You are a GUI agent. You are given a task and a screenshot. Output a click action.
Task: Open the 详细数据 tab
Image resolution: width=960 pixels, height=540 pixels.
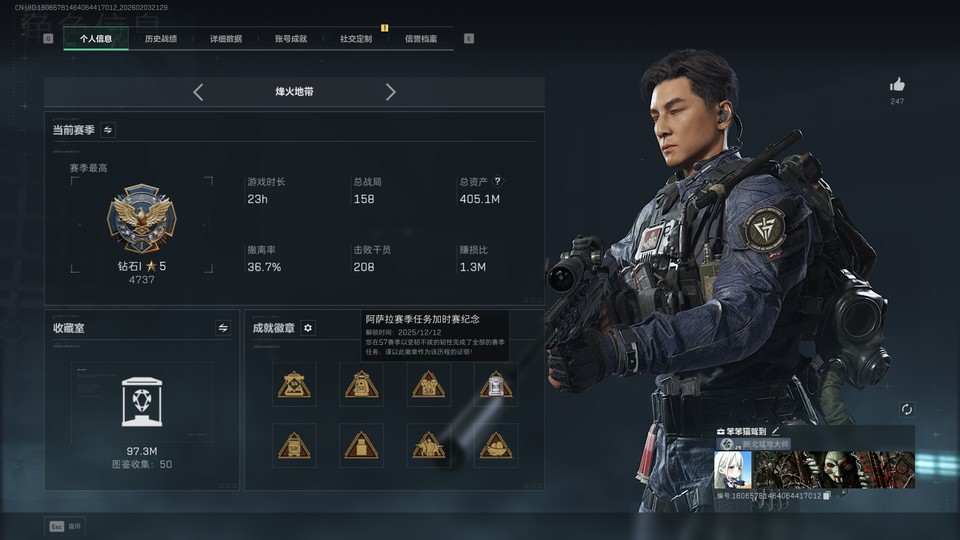click(226, 39)
